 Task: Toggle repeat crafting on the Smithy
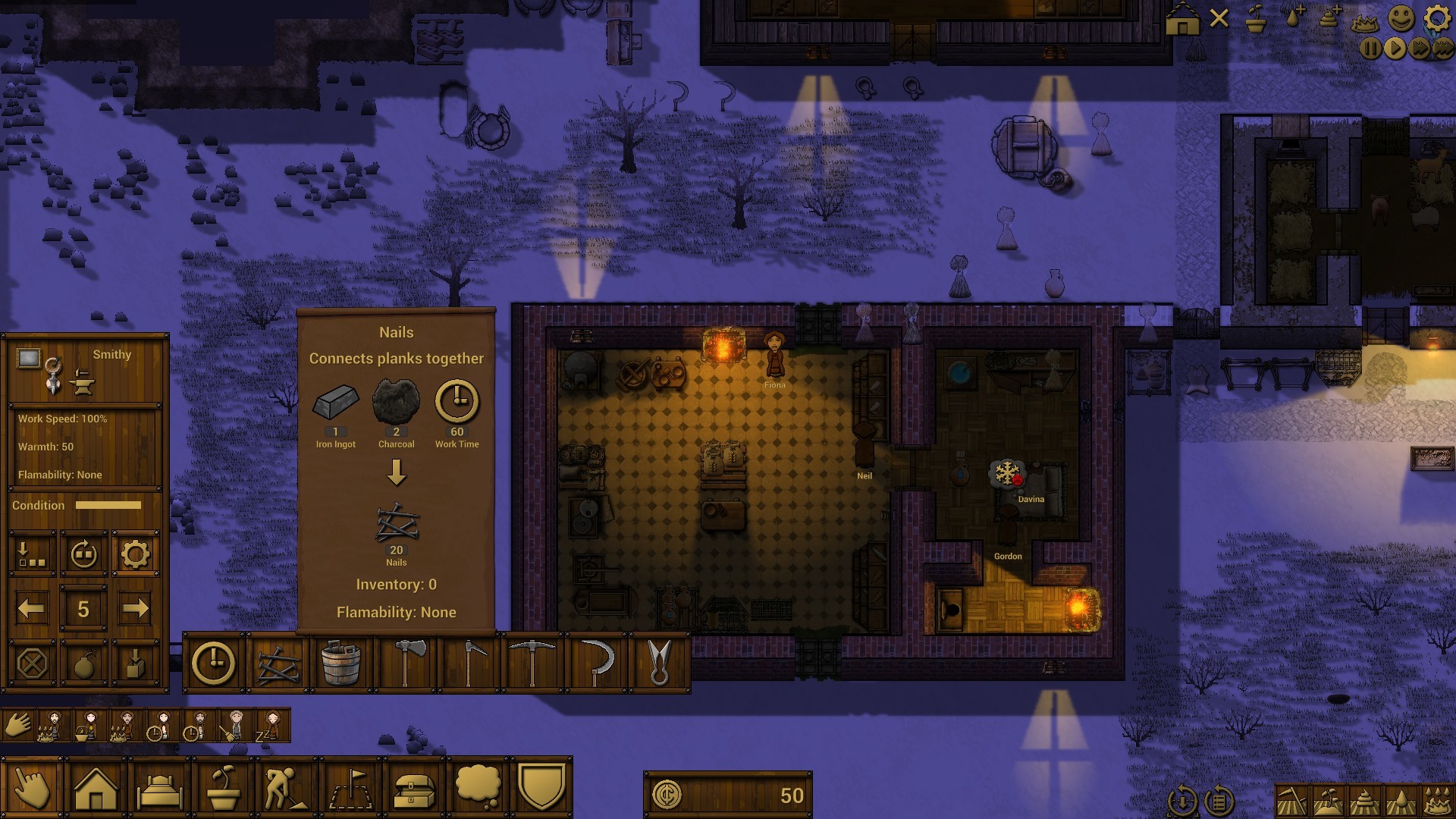[83, 554]
